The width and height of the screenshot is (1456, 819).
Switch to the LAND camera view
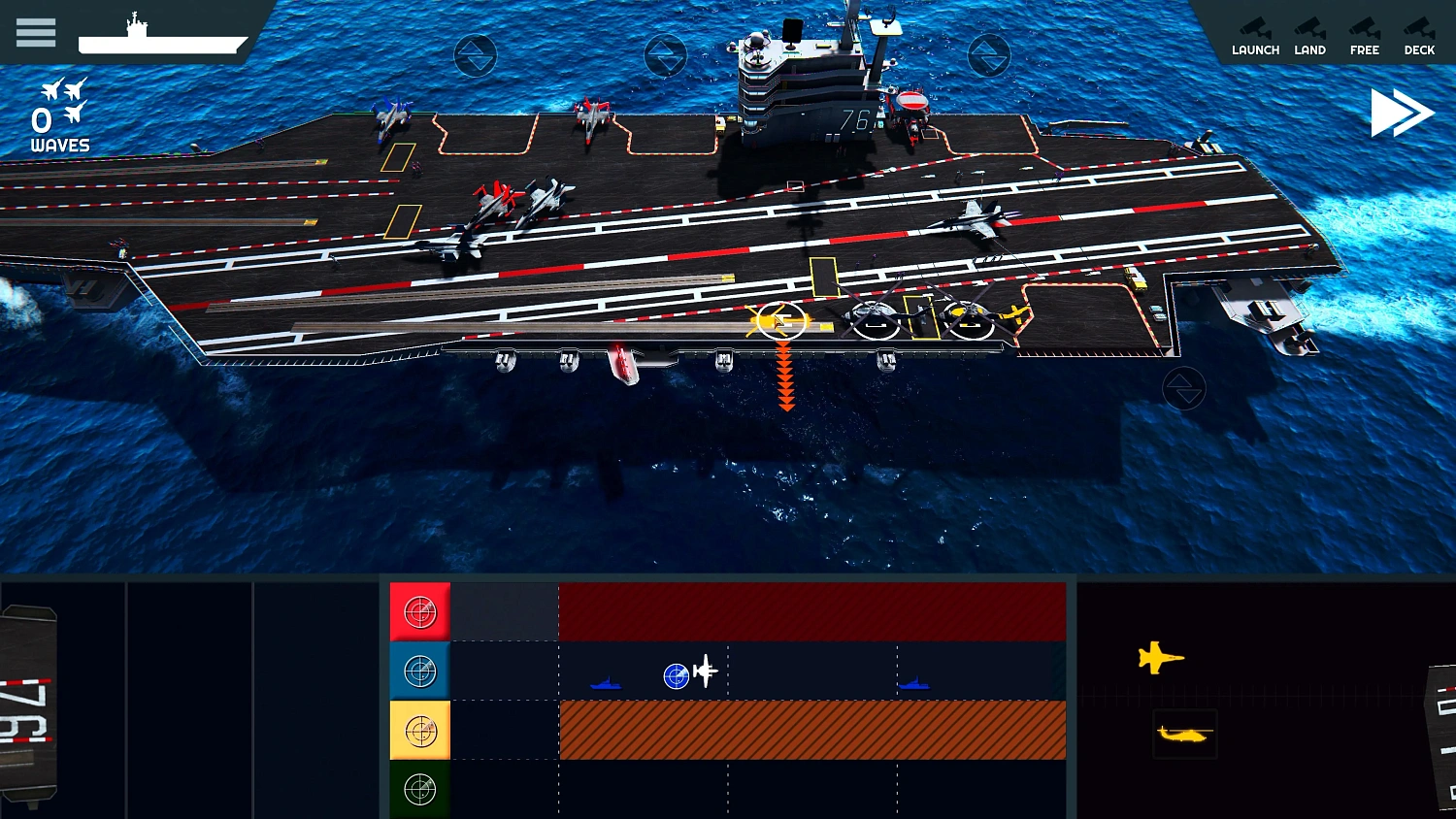pos(1310,36)
